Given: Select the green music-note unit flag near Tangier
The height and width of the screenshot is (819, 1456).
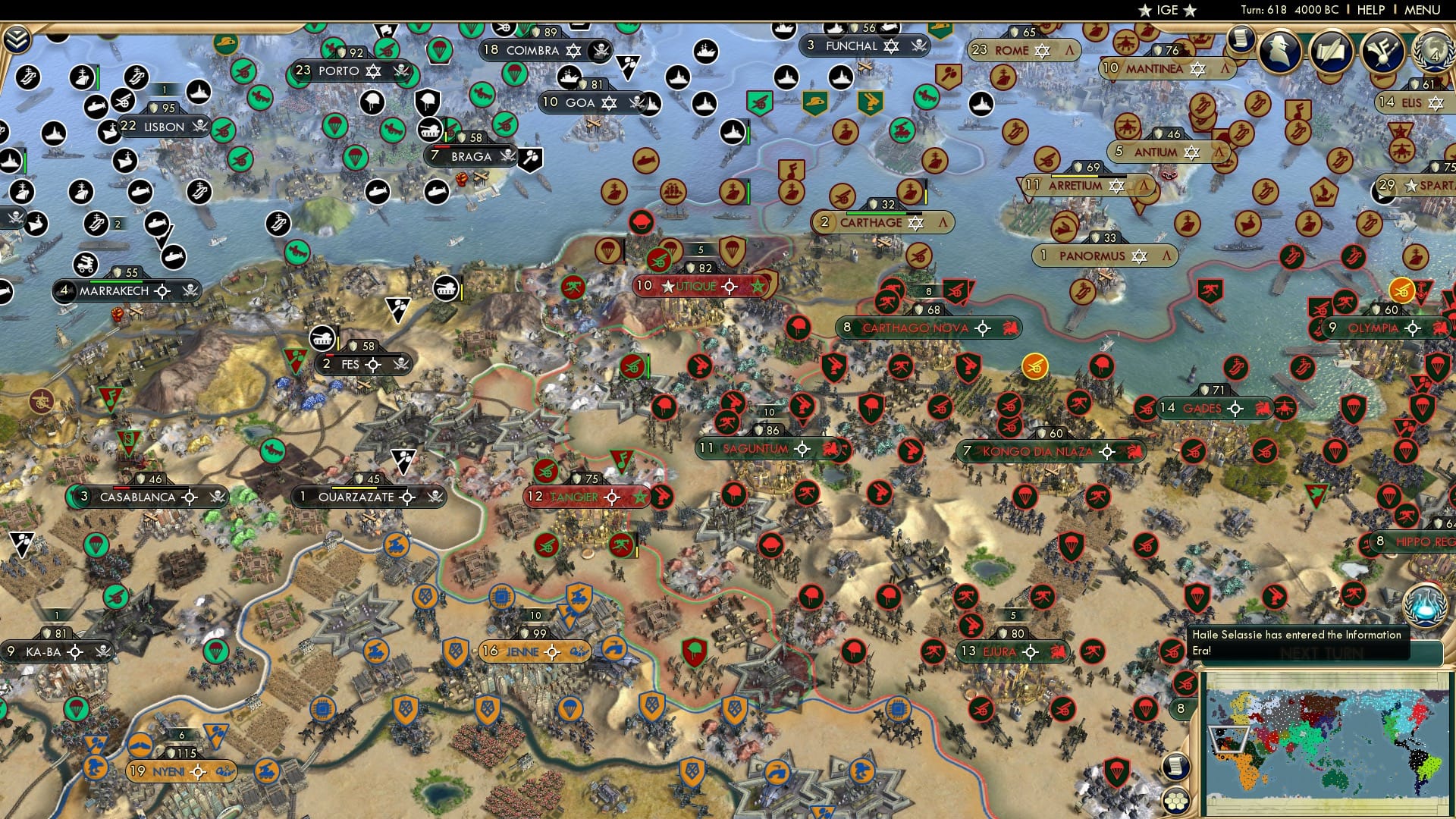Looking at the screenshot, I should pyautogui.click(x=622, y=459).
